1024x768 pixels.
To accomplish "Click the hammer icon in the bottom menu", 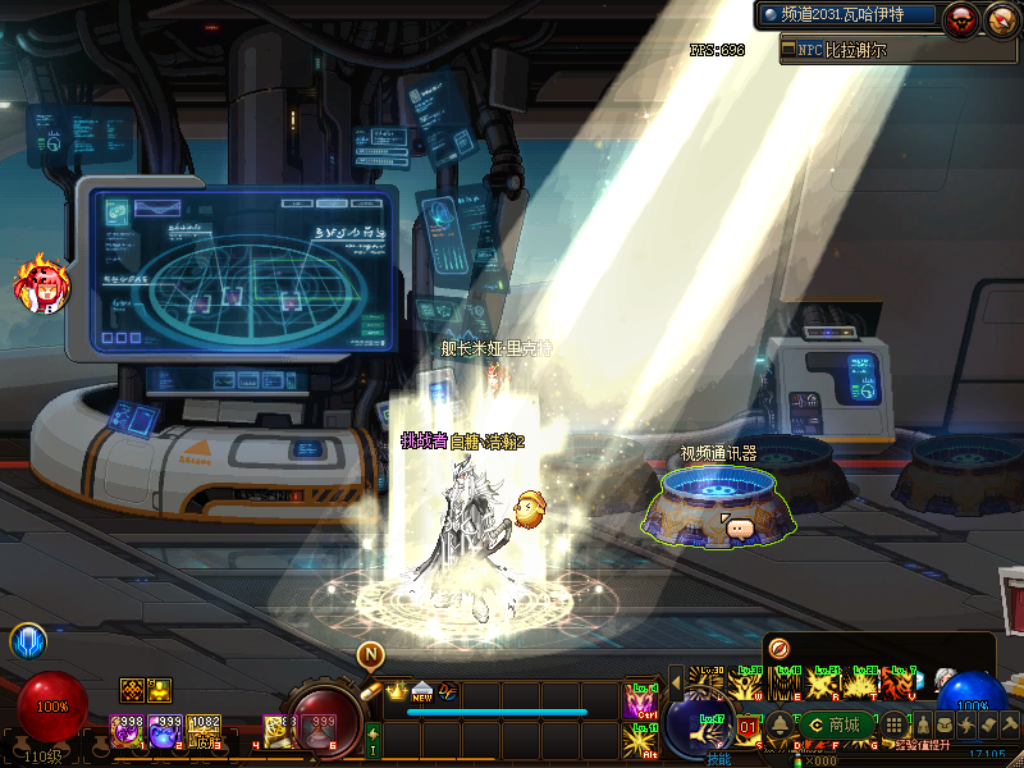I will pos(1009,725).
